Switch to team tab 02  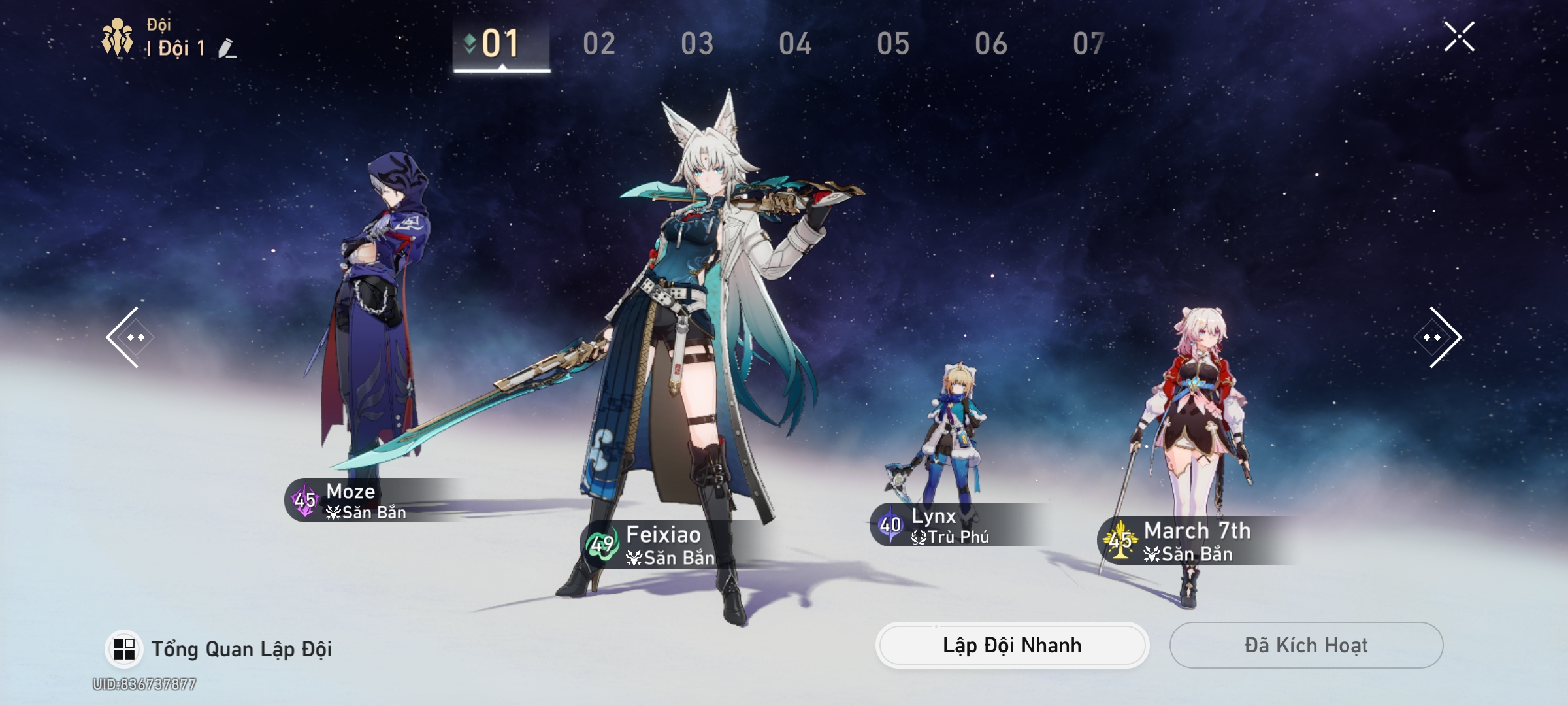598,44
